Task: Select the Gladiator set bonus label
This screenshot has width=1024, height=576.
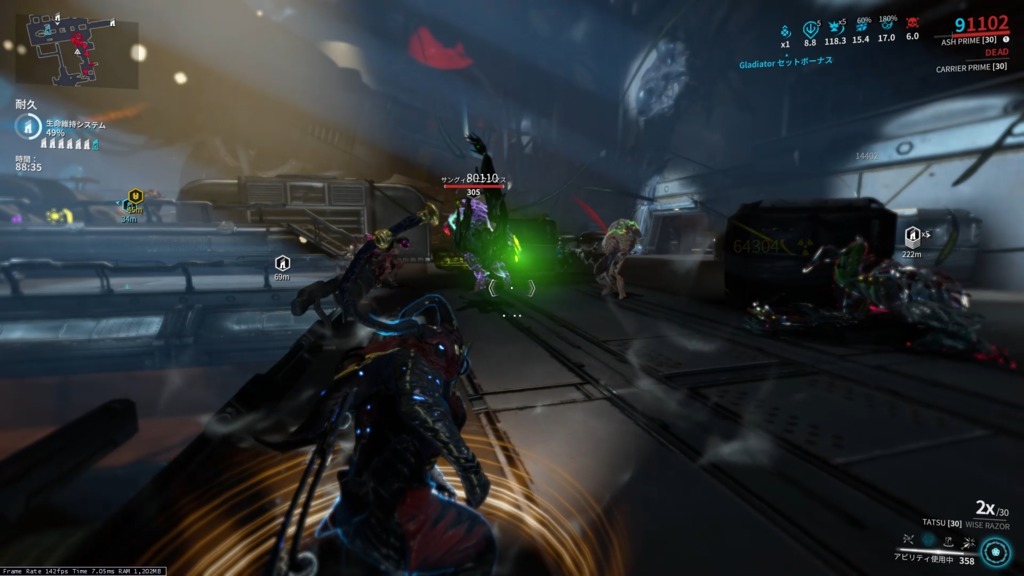Action: tap(793, 61)
